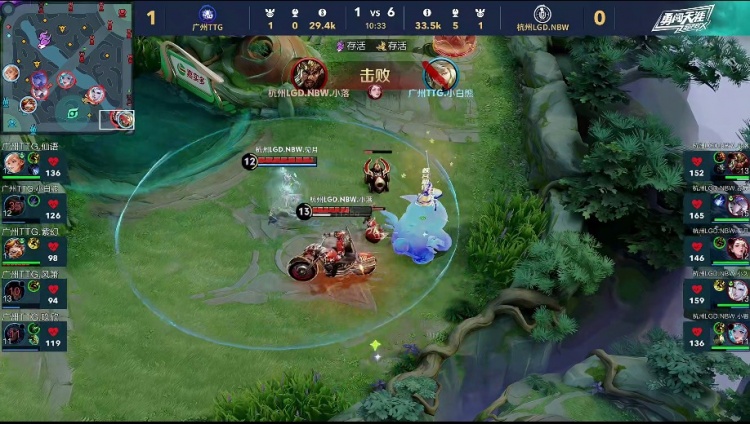The width and height of the screenshot is (750, 424).
Task: Select the left team player with 126 health
Action: click(x=33, y=207)
